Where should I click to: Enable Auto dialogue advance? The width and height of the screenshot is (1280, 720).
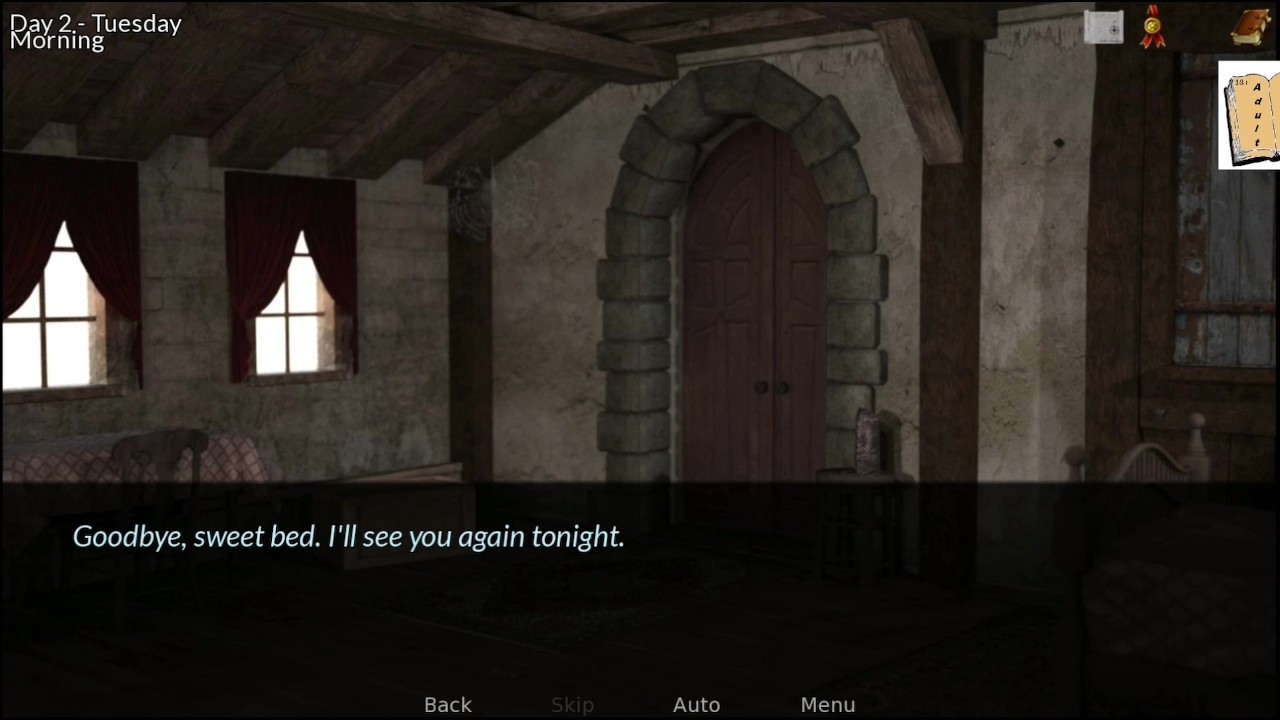point(696,705)
